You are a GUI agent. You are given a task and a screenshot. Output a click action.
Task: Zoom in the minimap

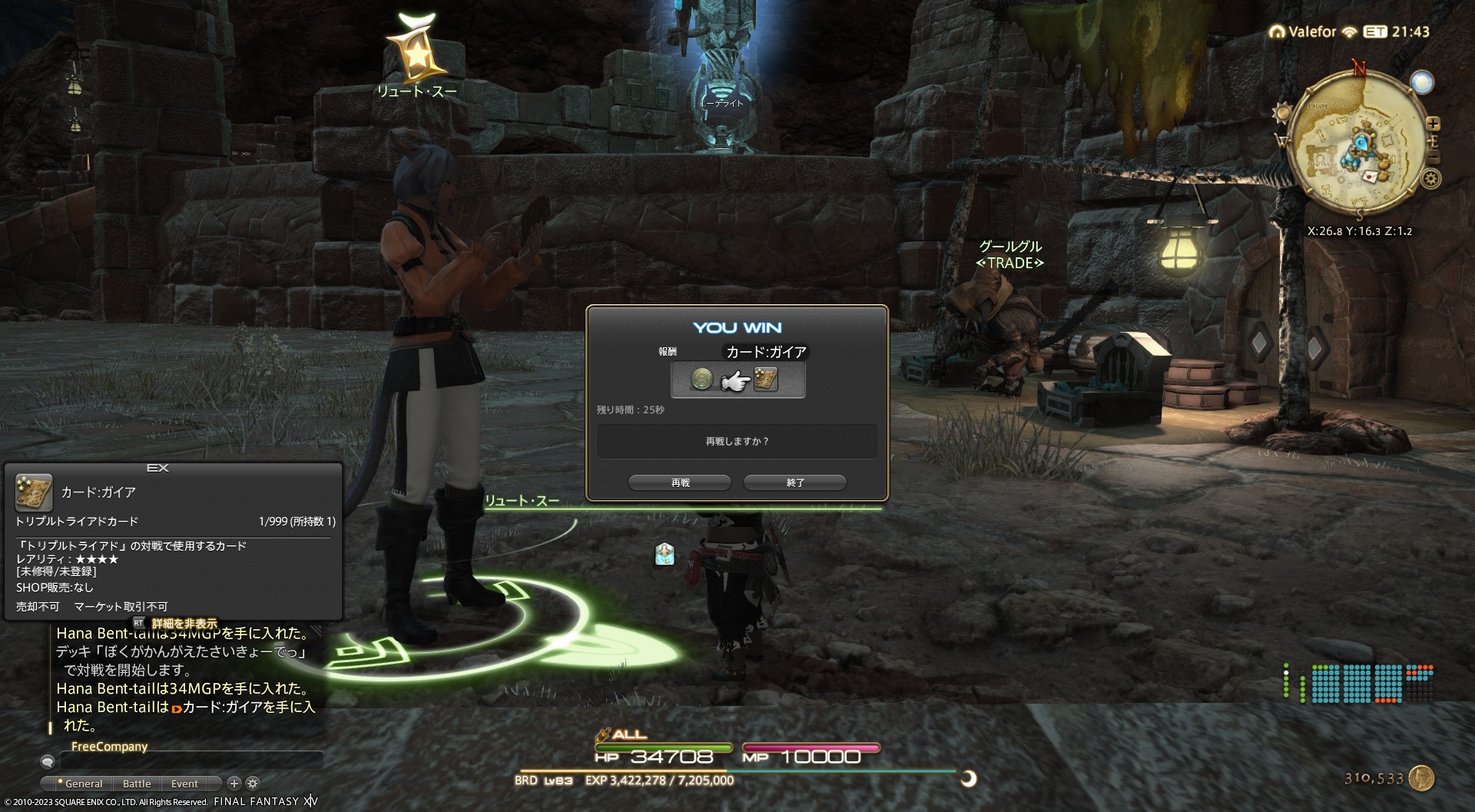pos(1433,124)
